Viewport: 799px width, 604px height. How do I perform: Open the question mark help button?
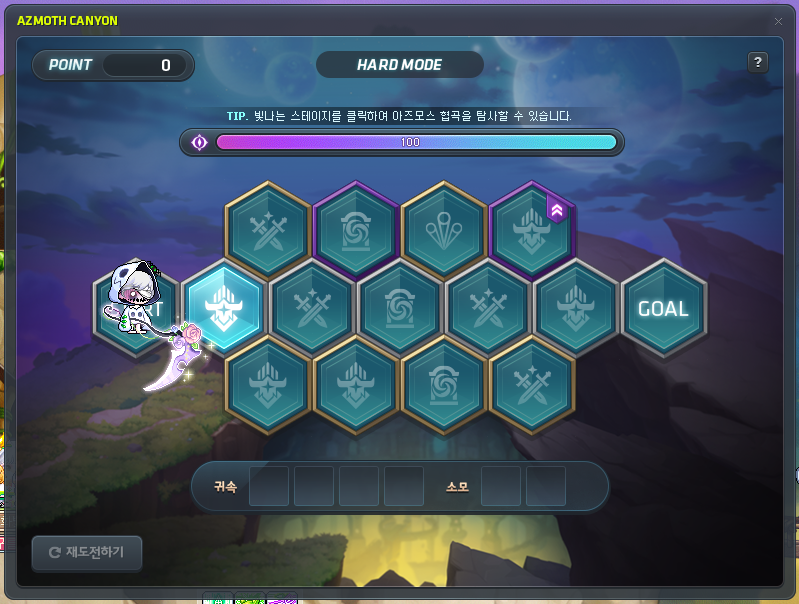point(758,62)
